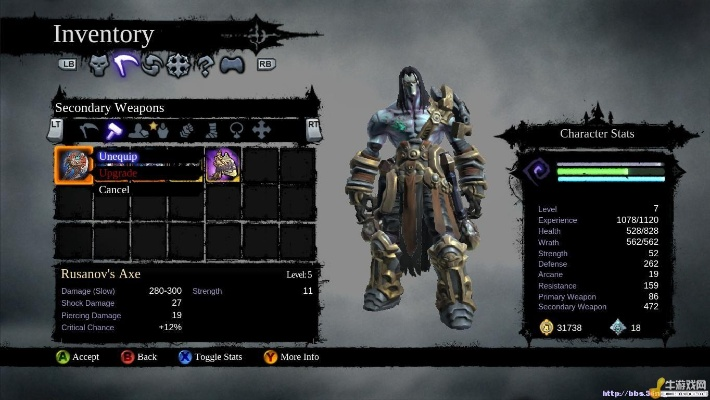Select the hammer secondary weapons category

point(113,130)
